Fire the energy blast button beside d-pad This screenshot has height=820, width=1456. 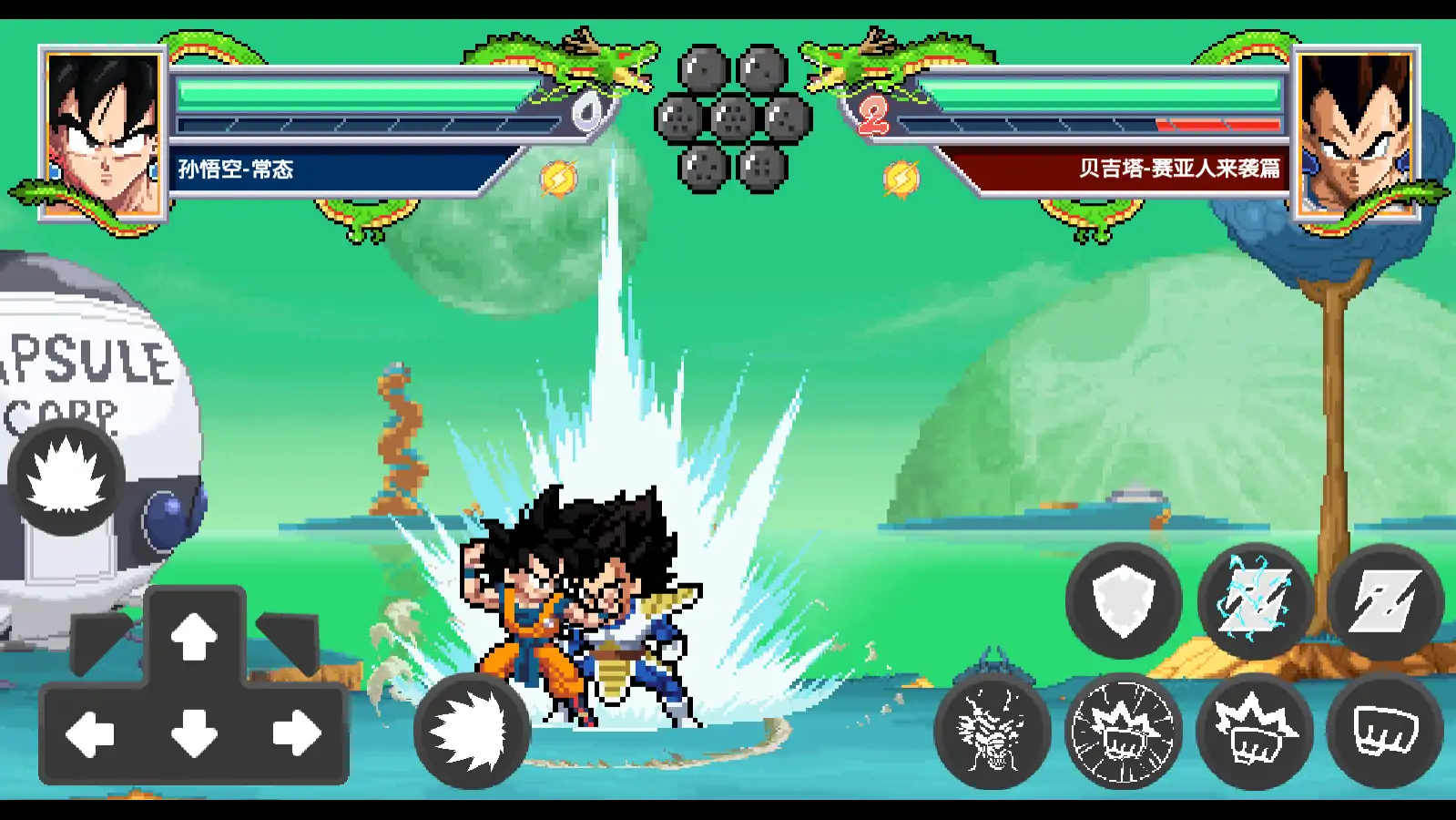tap(472, 731)
